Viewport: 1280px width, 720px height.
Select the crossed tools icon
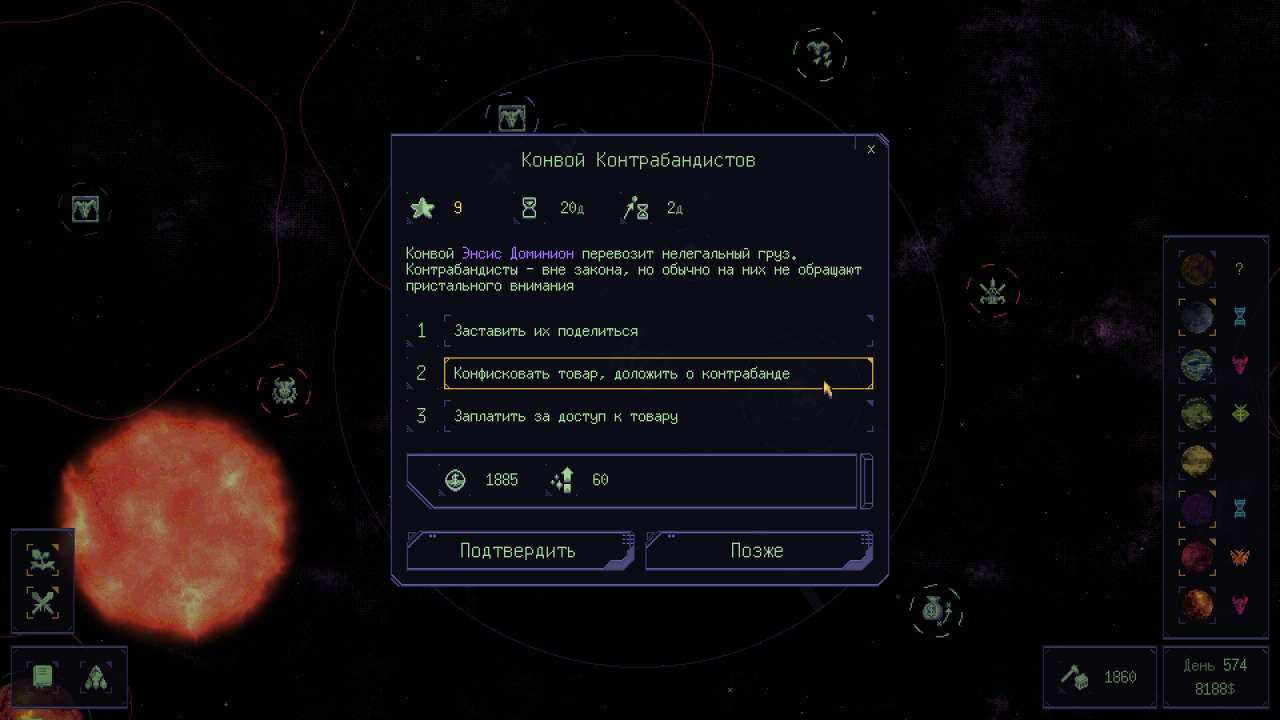tap(42, 603)
